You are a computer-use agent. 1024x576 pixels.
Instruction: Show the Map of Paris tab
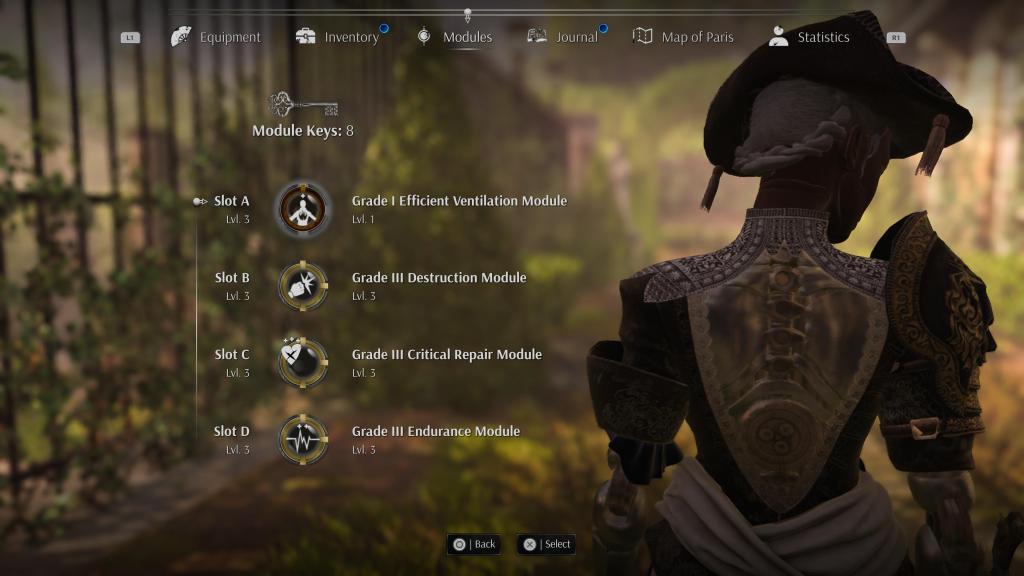tap(684, 37)
